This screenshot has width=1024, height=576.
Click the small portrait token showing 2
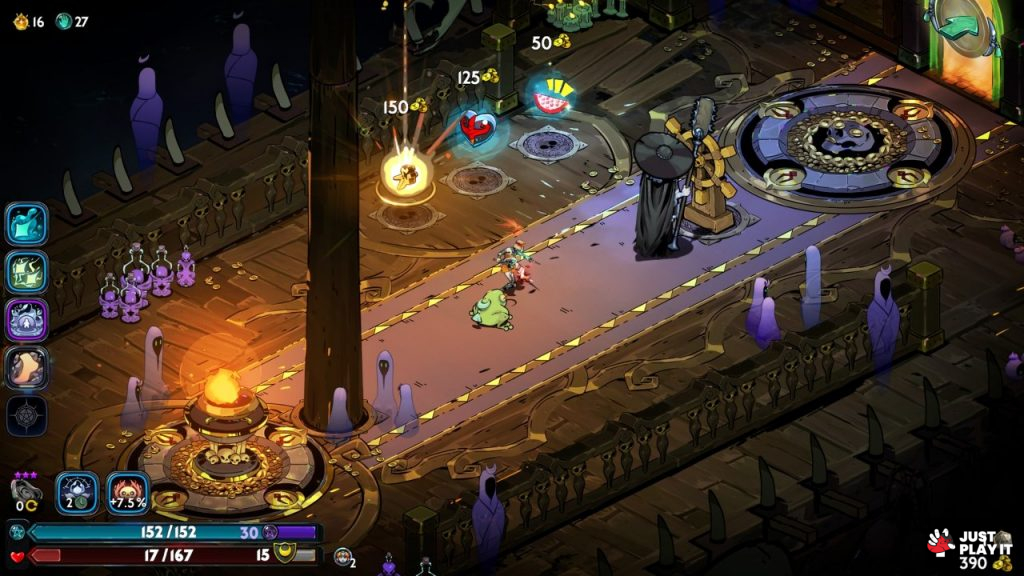[x=344, y=558]
